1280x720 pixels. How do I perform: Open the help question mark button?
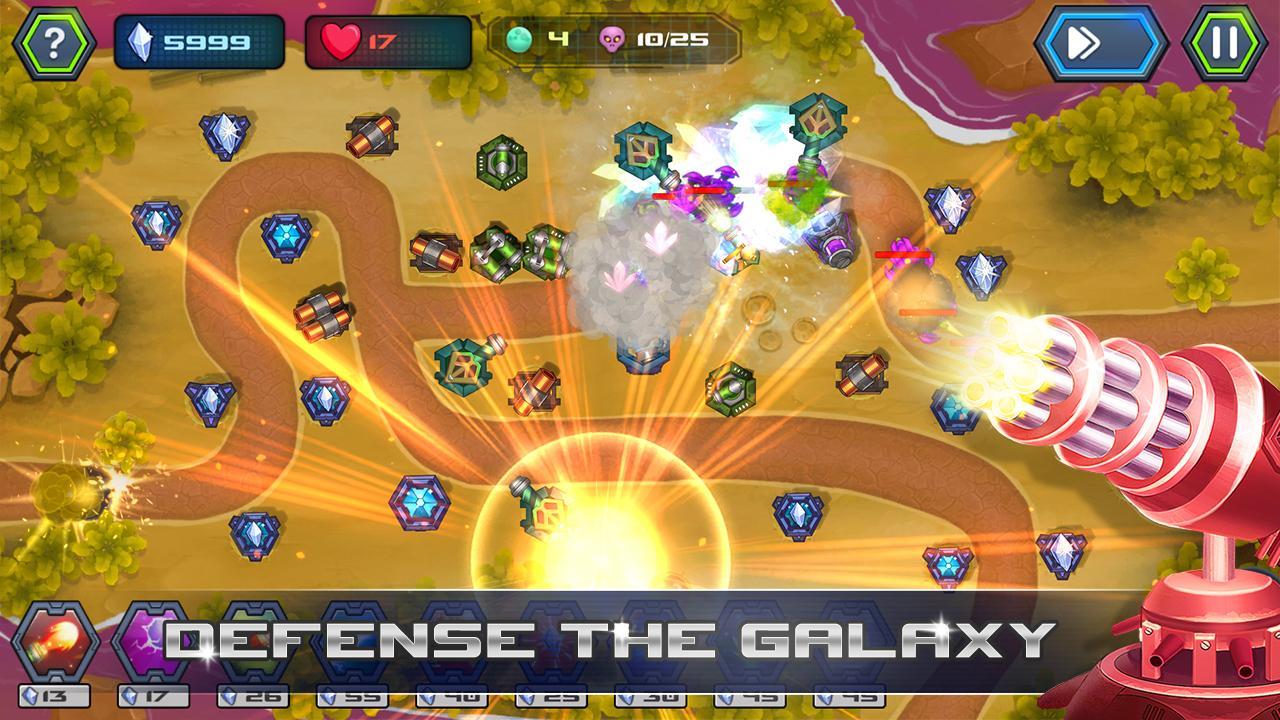pyautogui.click(x=52, y=40)
